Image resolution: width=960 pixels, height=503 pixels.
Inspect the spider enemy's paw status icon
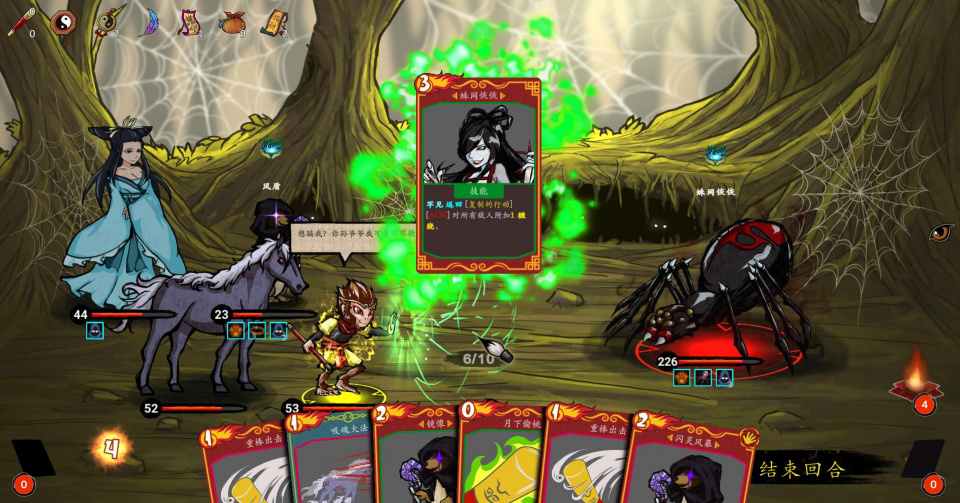click(x=681, y=377)
